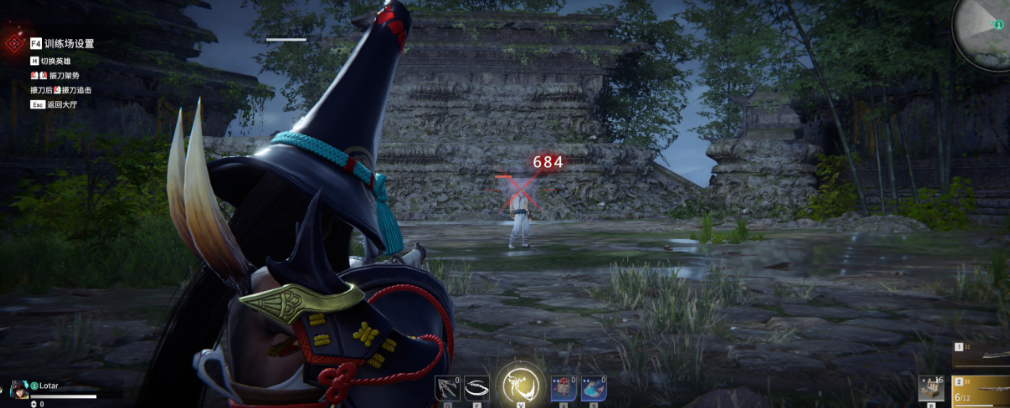The image size is (1010, 408).
Task: Click the Lotar player avatar portrait
Action: 17,389
